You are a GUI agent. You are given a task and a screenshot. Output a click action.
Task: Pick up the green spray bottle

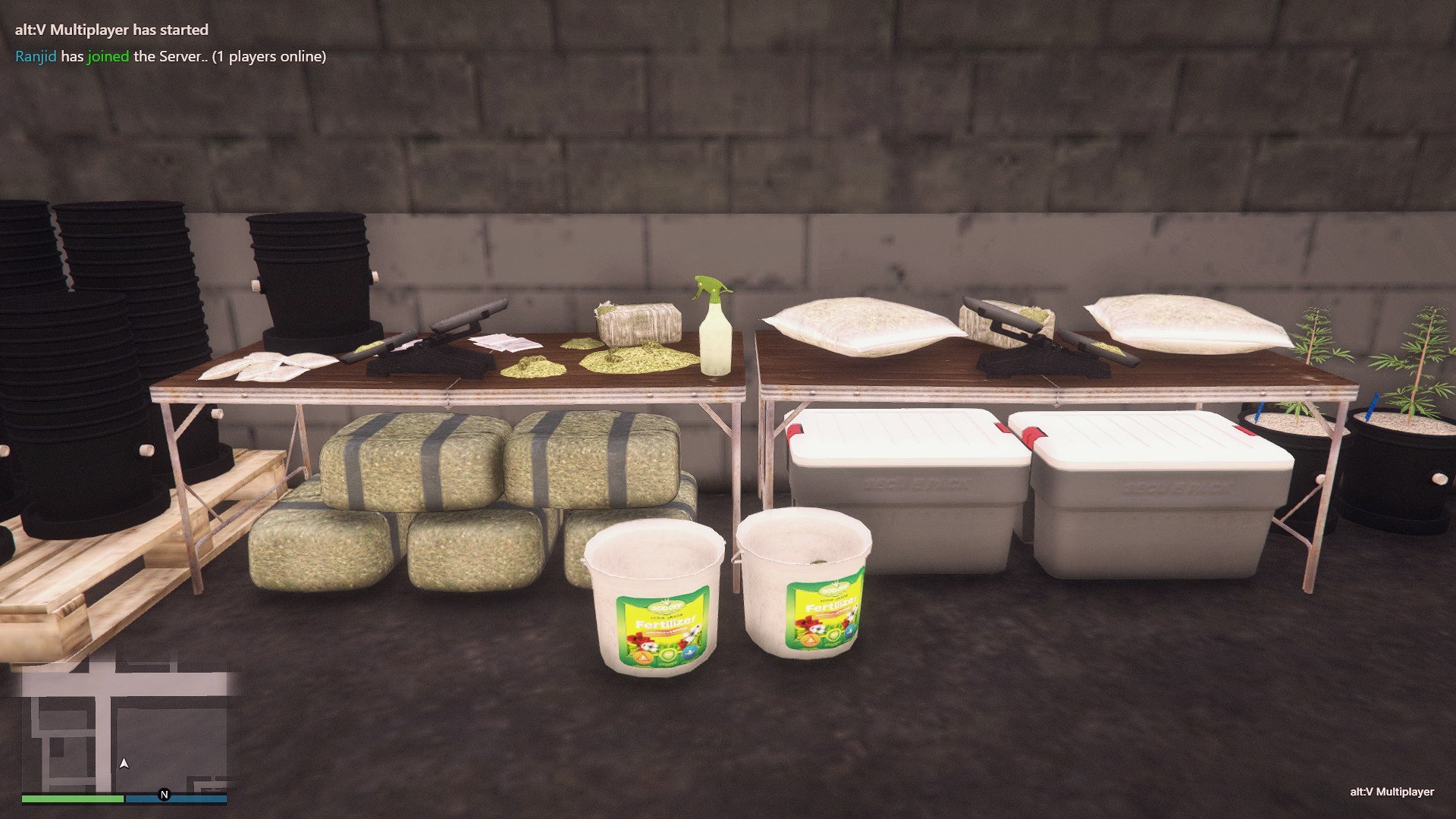click(711, 326)
